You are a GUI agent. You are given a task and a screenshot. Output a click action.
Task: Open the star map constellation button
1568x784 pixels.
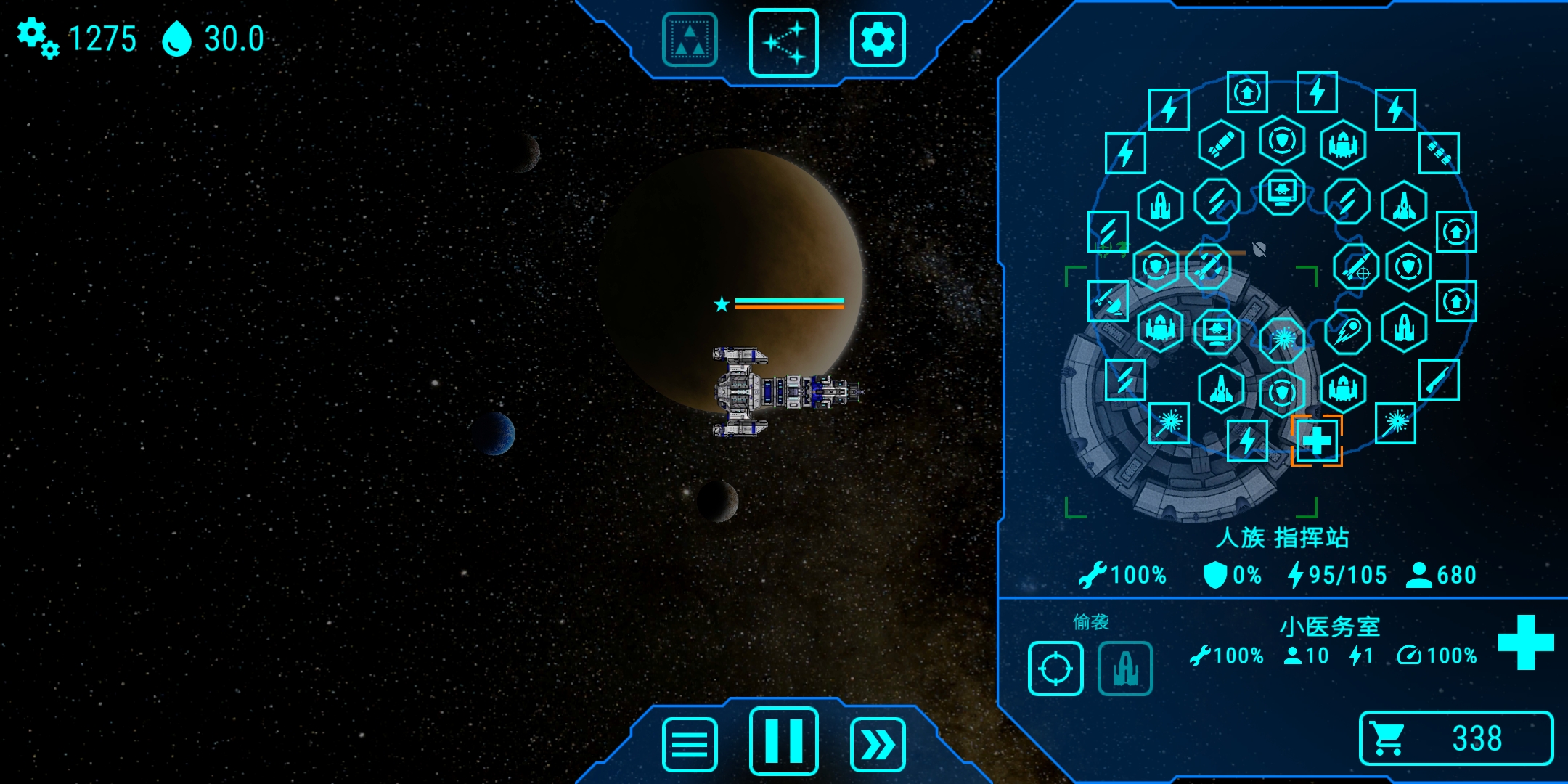(x=783, y=42)
